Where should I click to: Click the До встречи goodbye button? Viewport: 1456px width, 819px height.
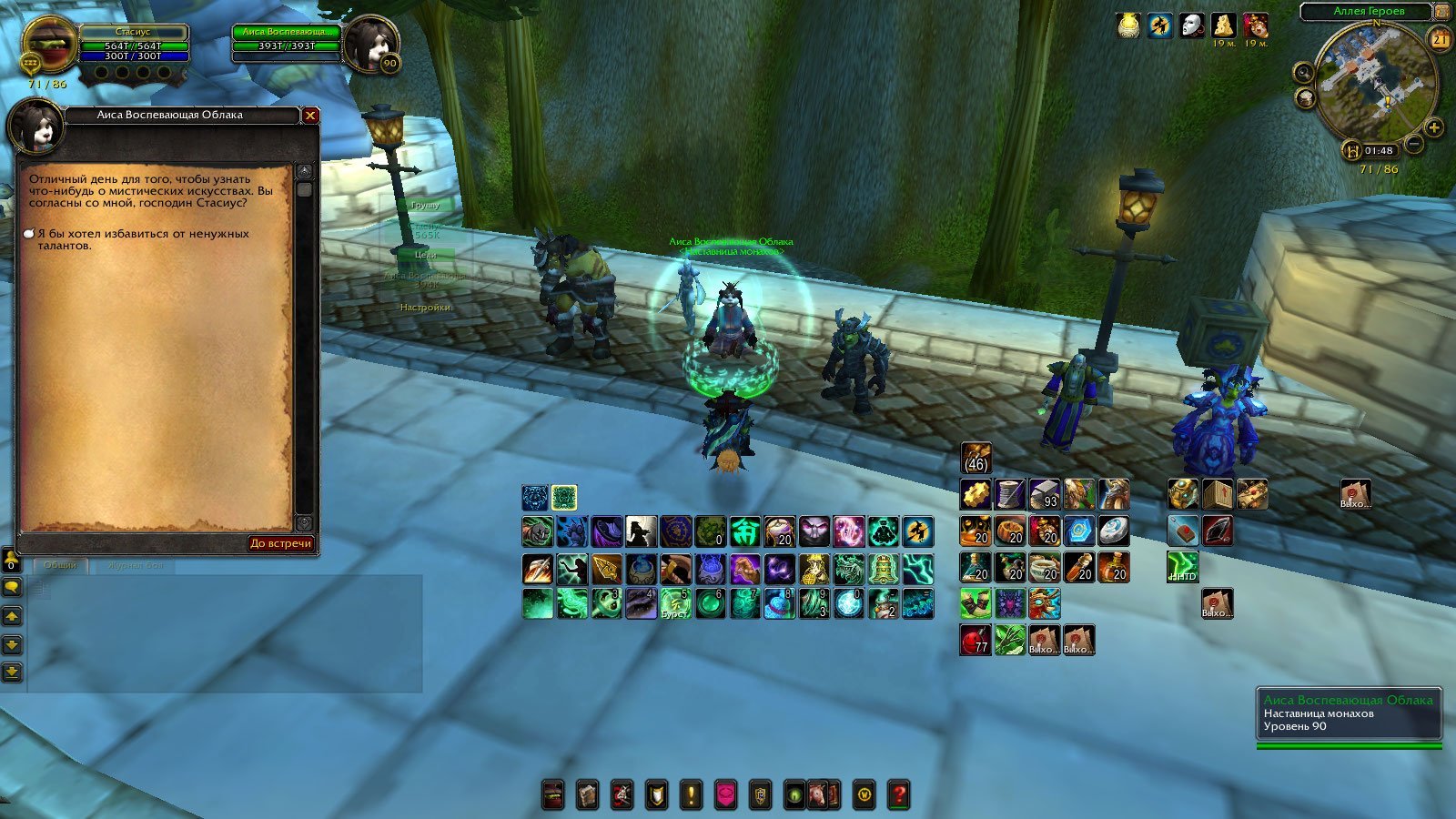tap(280, 543)
